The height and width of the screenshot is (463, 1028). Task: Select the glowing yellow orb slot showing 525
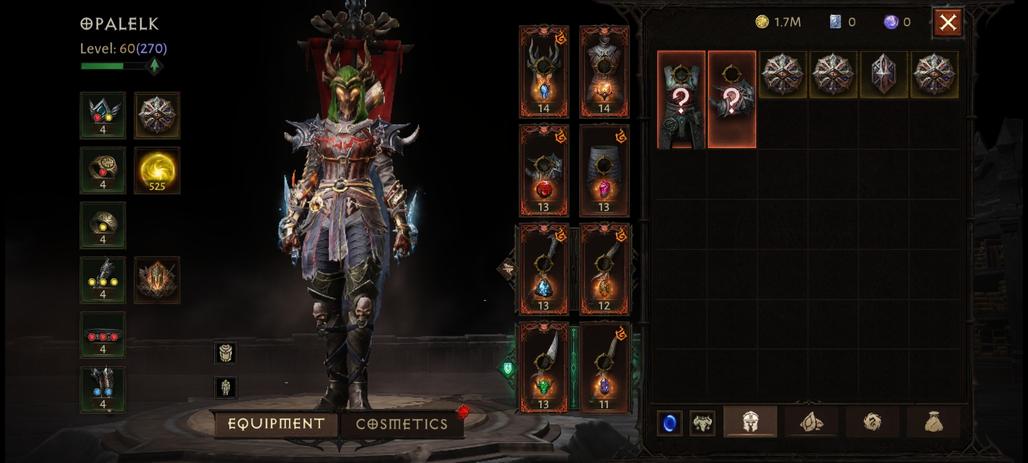tap(157, 170)
